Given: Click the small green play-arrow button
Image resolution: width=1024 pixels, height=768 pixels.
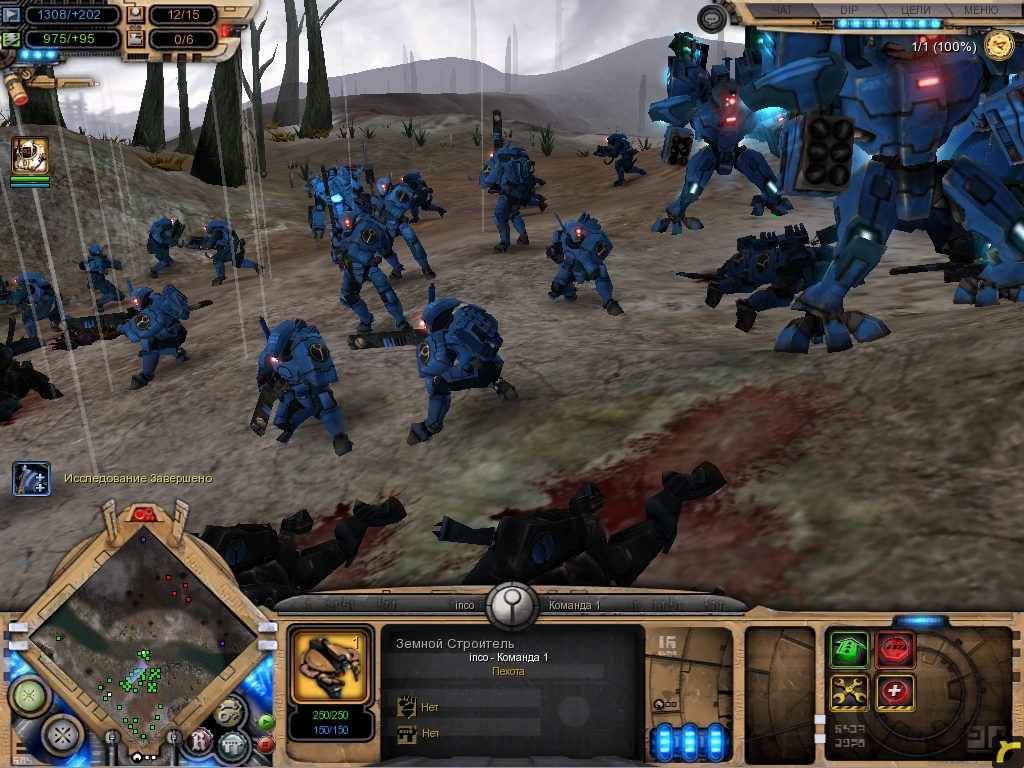Looking at the screenshot, I should point(266,721).
